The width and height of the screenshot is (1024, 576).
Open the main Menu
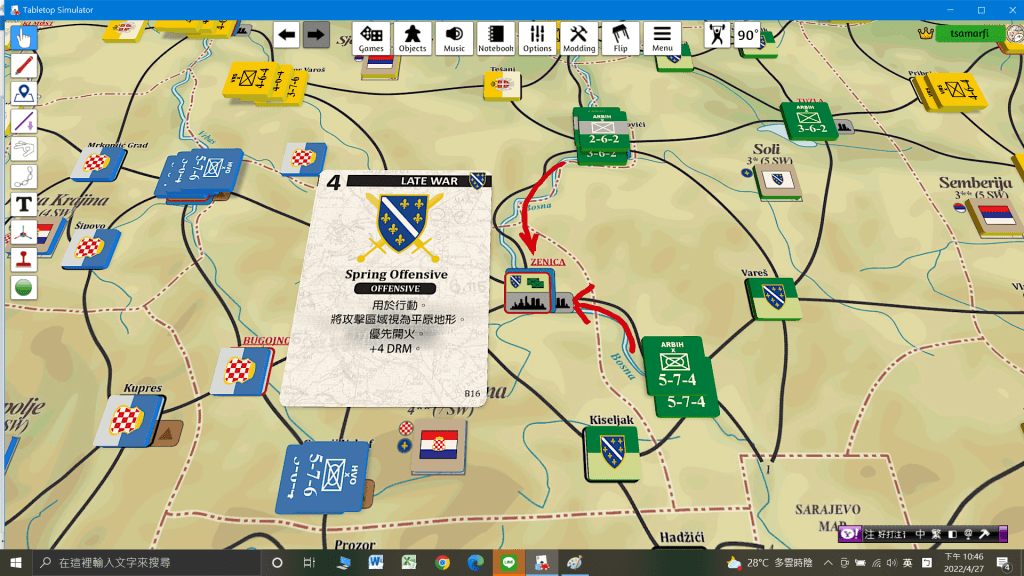point(662,38)
